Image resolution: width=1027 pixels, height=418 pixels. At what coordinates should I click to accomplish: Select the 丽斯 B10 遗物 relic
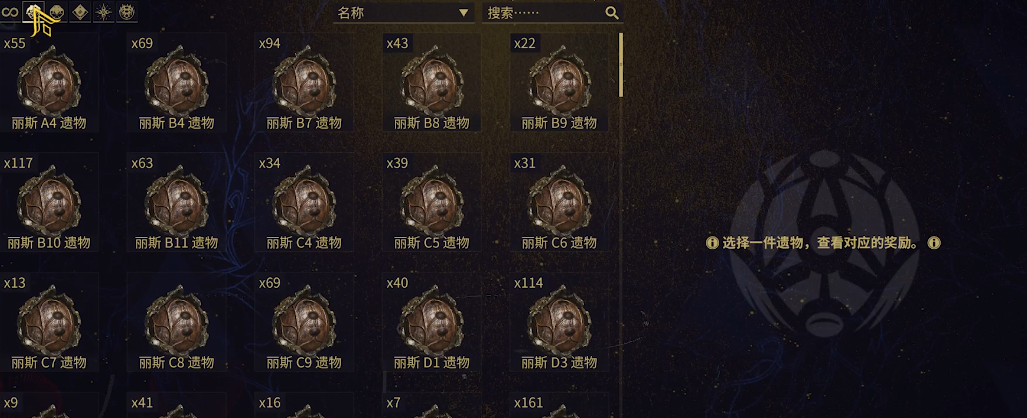[49, 203]
